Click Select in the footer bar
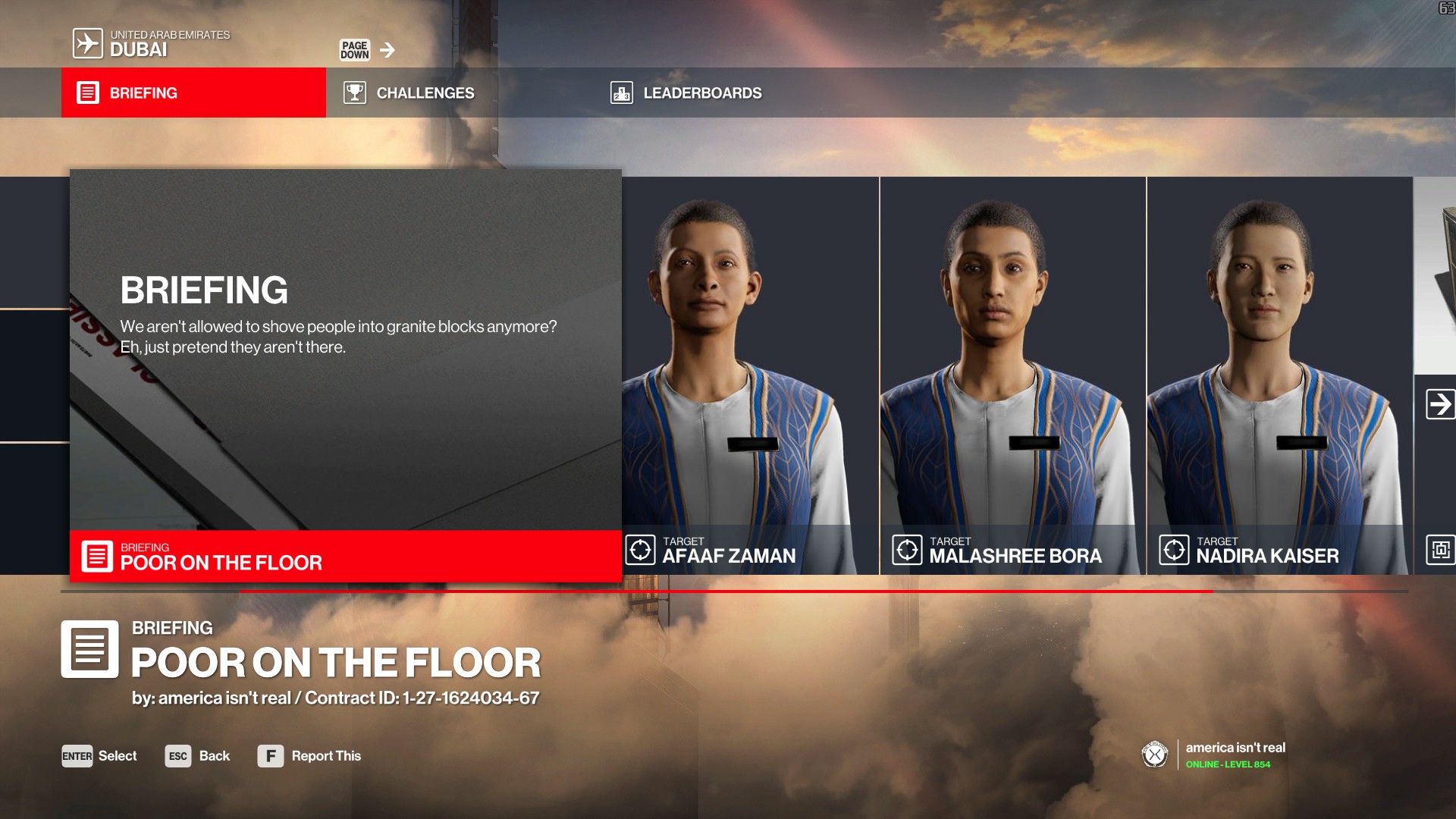This screenshot has height=819, width=1456. click(x=99, y=756)
